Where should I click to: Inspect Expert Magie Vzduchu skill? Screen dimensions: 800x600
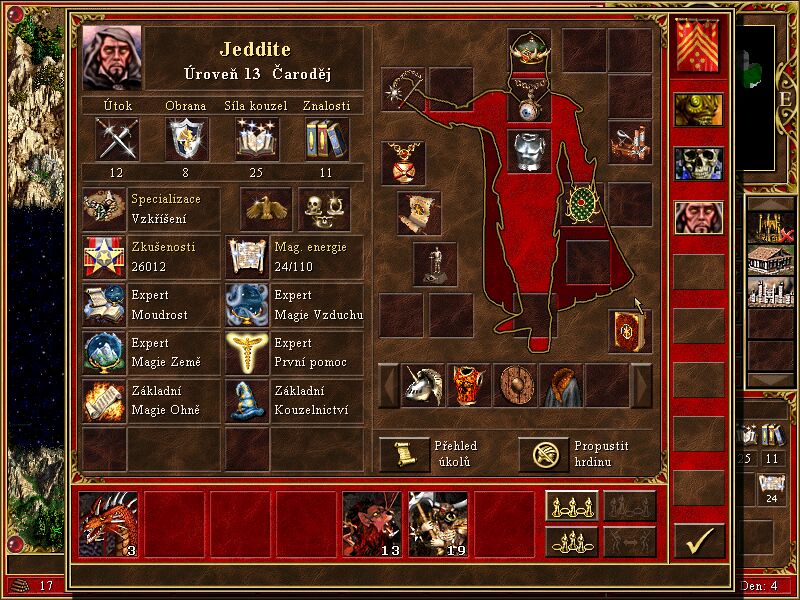pos(247,305)
